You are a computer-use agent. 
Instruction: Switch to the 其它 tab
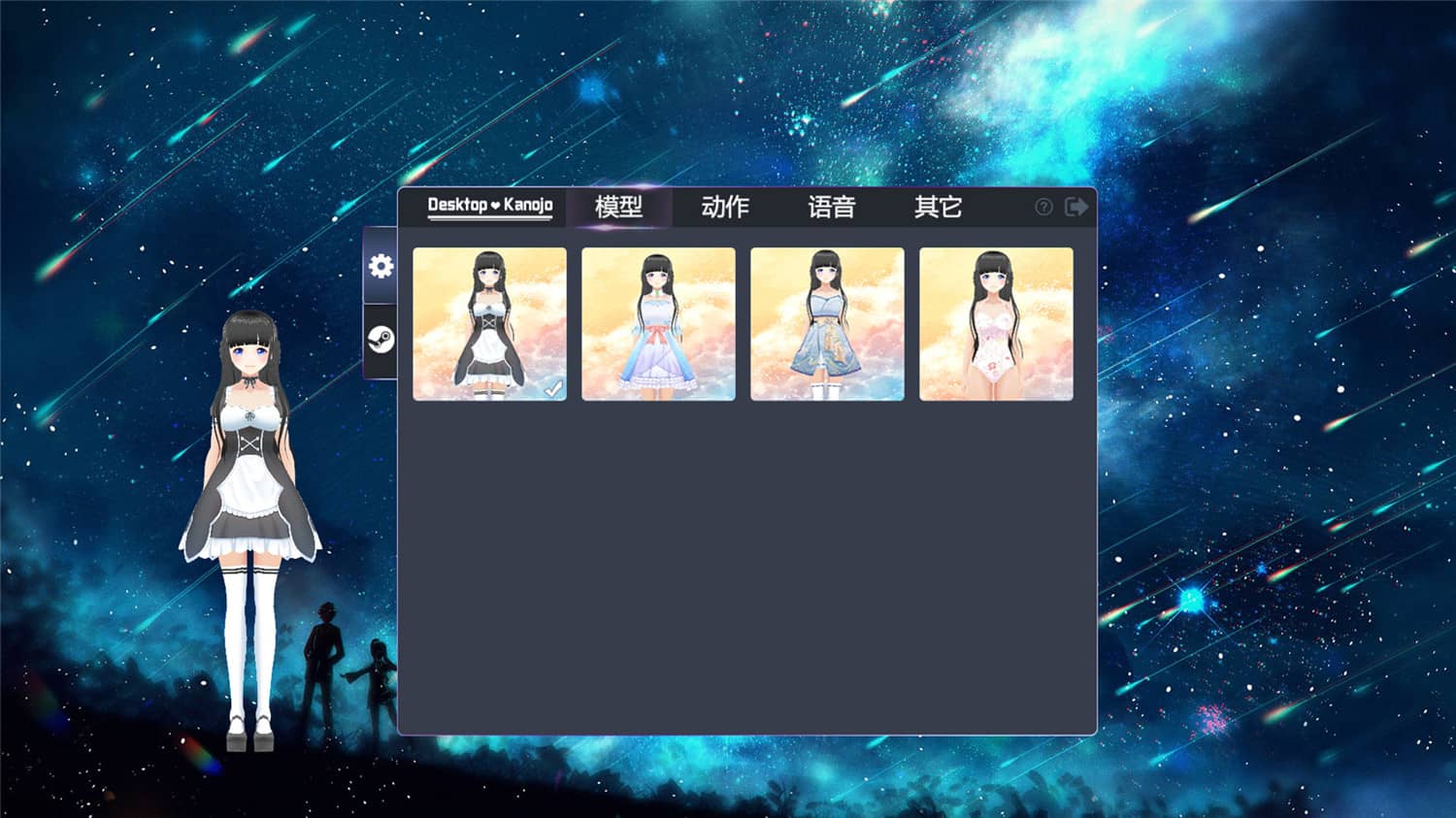coord(937,207)
